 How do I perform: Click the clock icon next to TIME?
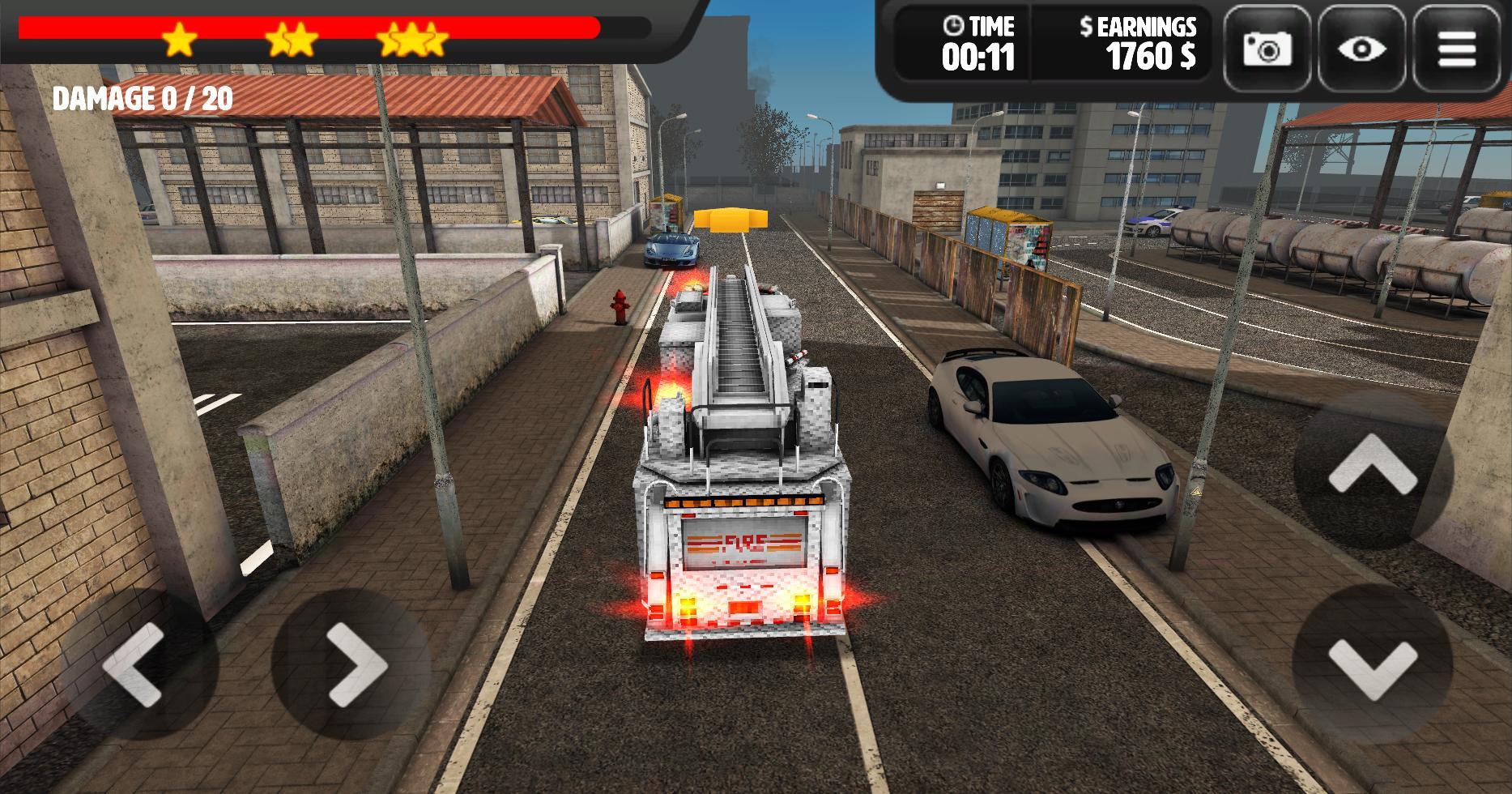(954, 27)
